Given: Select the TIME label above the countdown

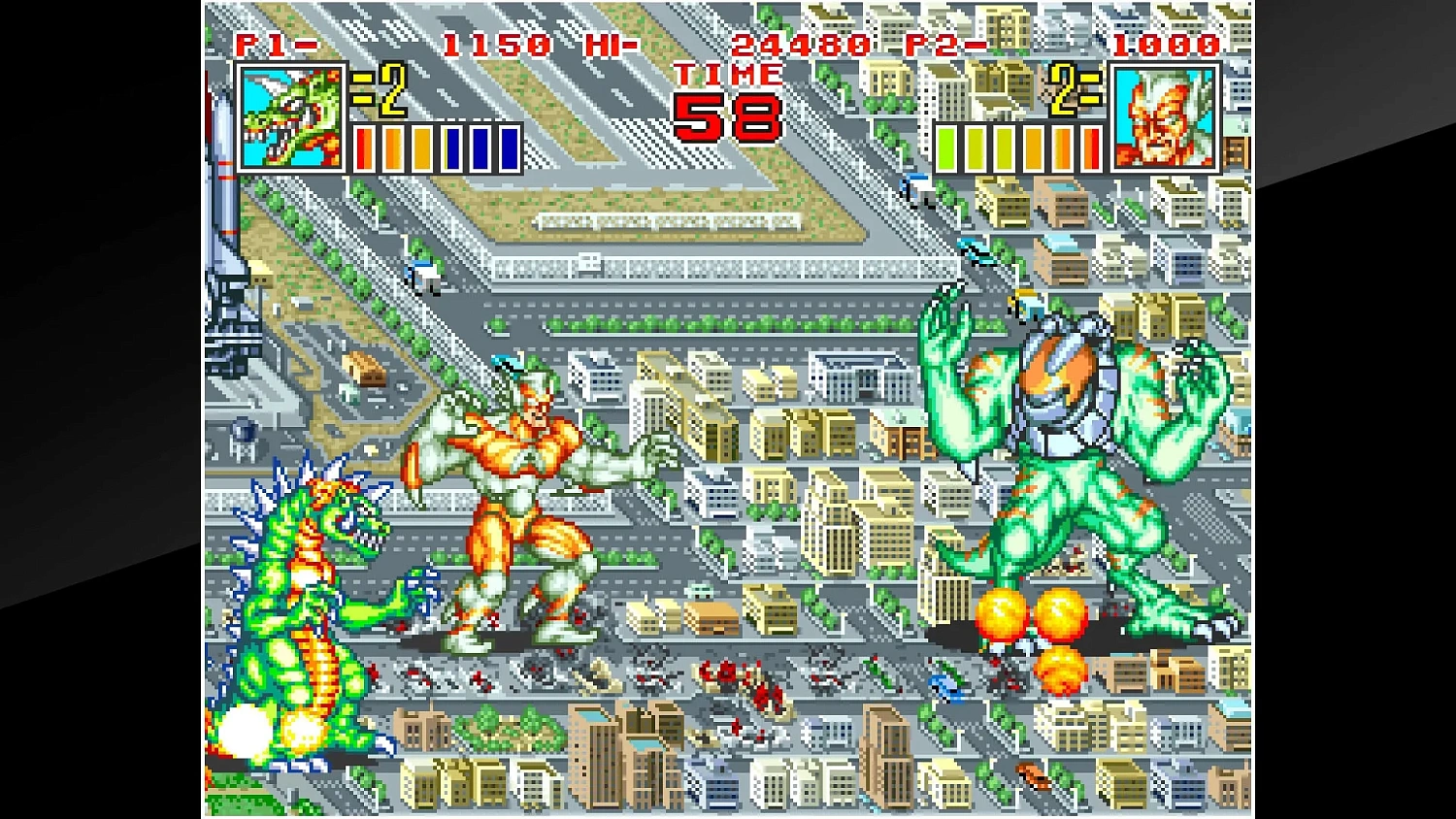Looking at the screenshot, I should [728, 74].
